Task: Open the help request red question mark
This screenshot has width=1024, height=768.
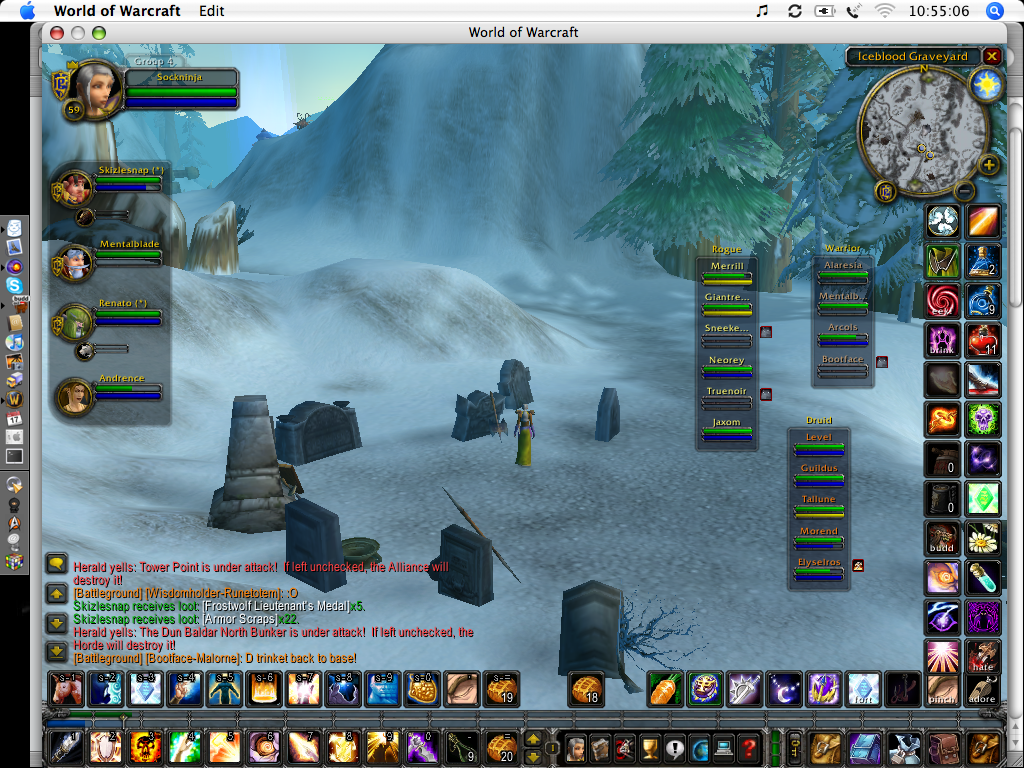Action: (750, 747)
